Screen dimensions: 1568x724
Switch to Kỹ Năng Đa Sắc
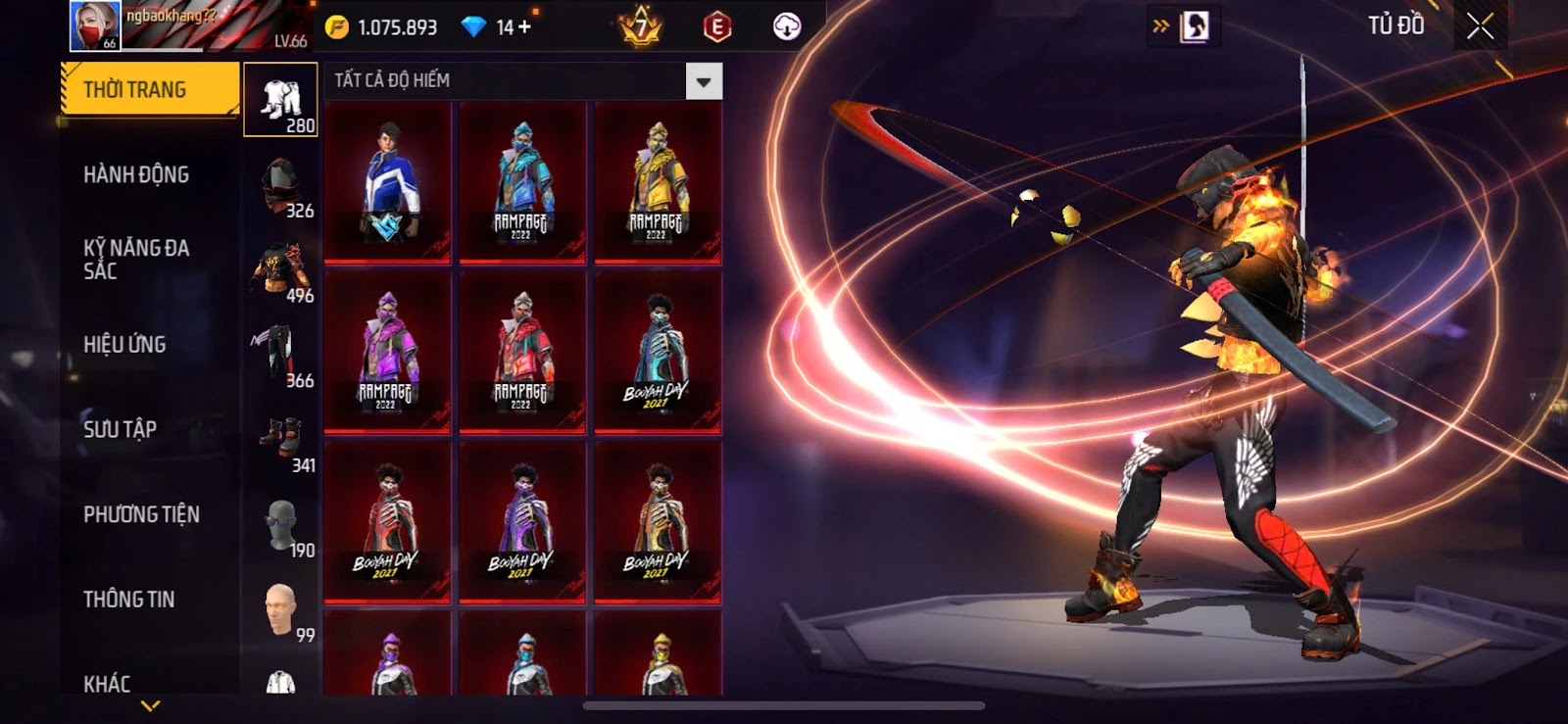pos(136,260)
